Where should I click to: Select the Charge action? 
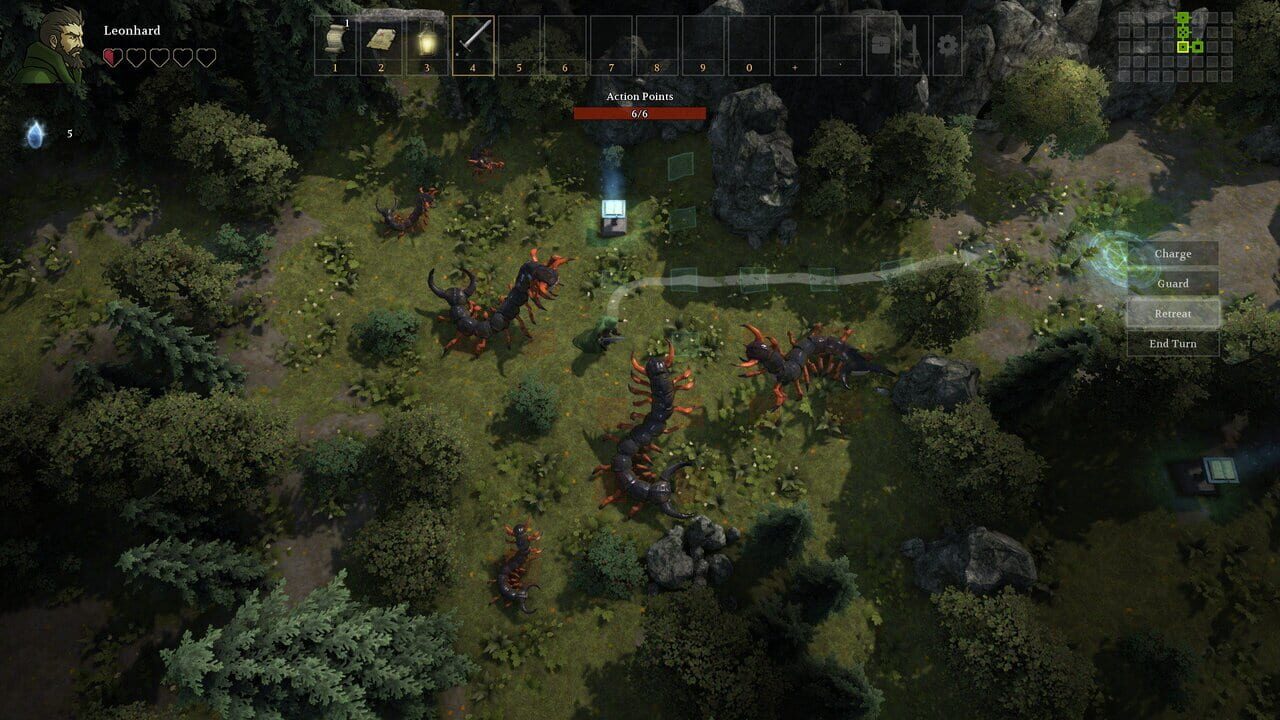point(1171,253)
